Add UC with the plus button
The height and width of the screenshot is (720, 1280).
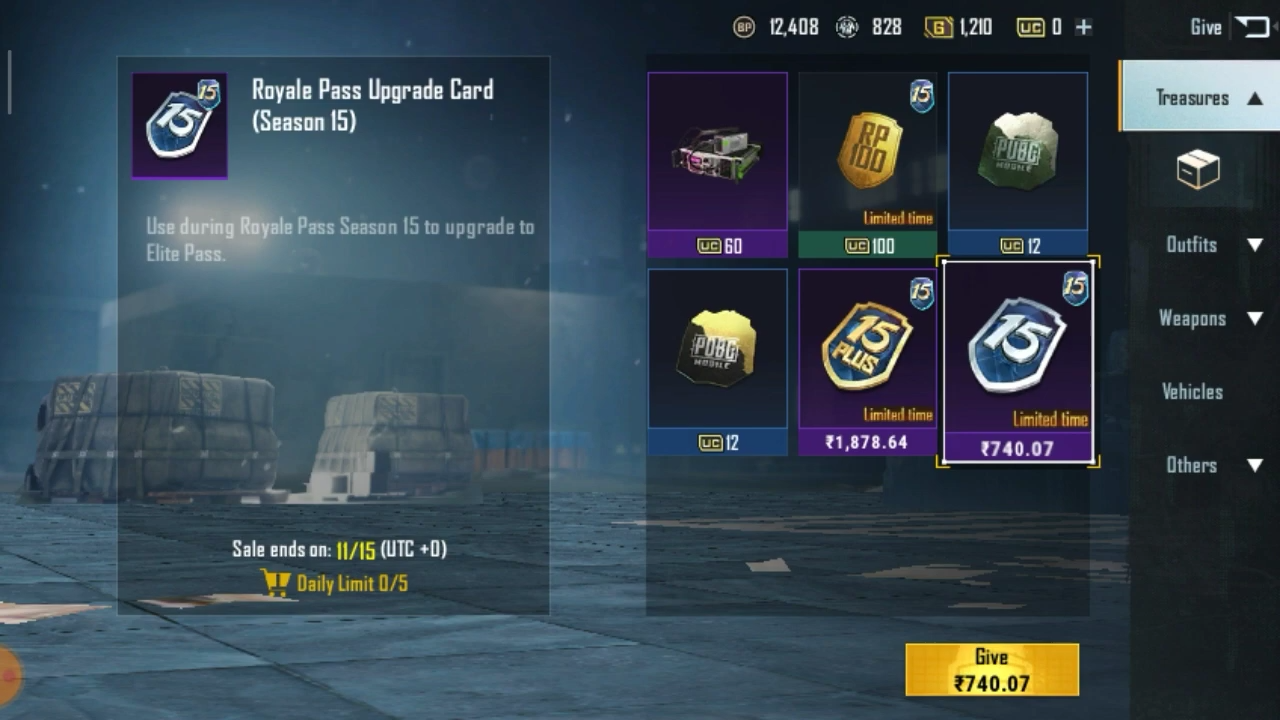[x=1083, y=27]
